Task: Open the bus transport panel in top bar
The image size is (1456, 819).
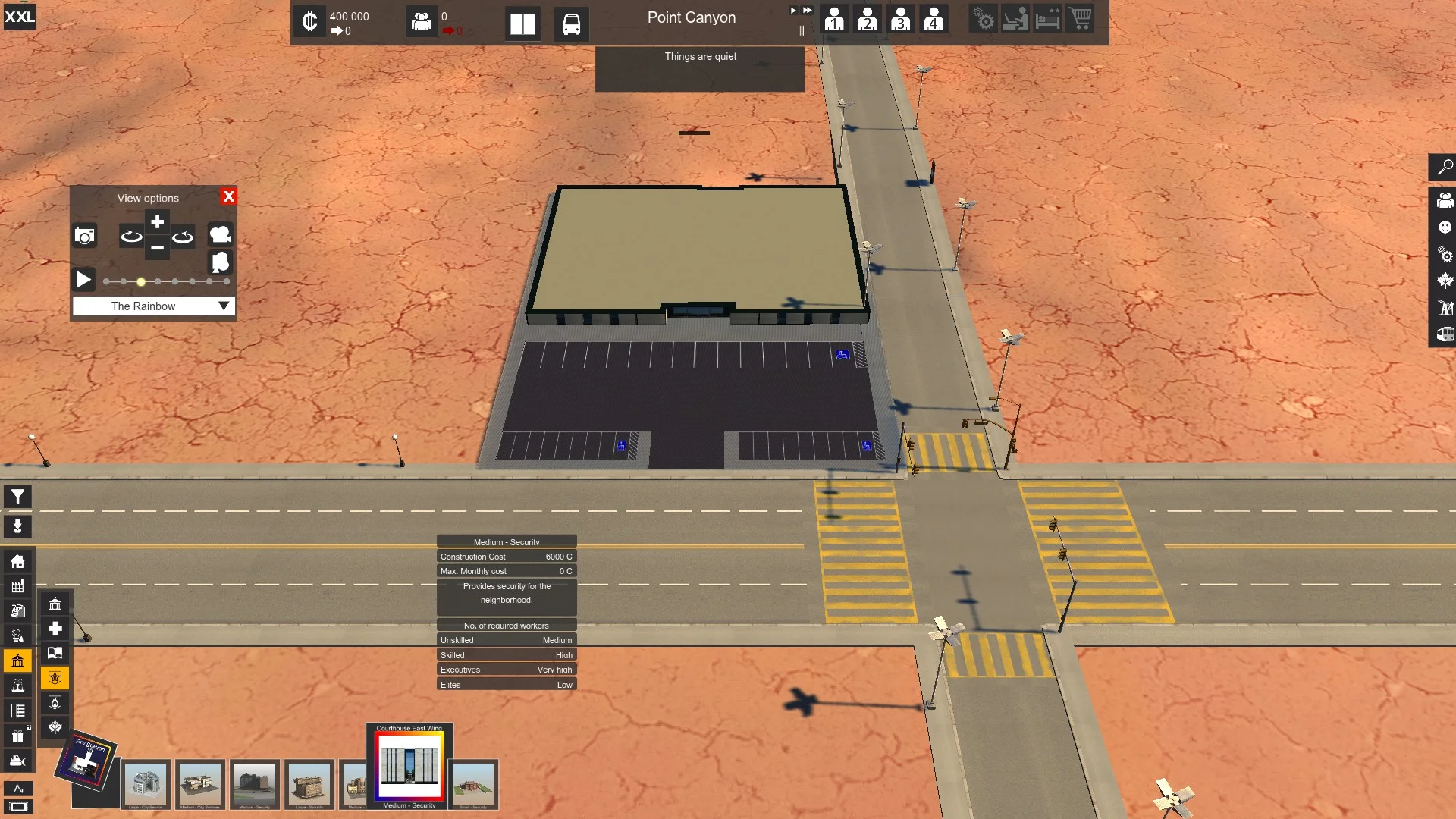Action: (x=571, y=24)
